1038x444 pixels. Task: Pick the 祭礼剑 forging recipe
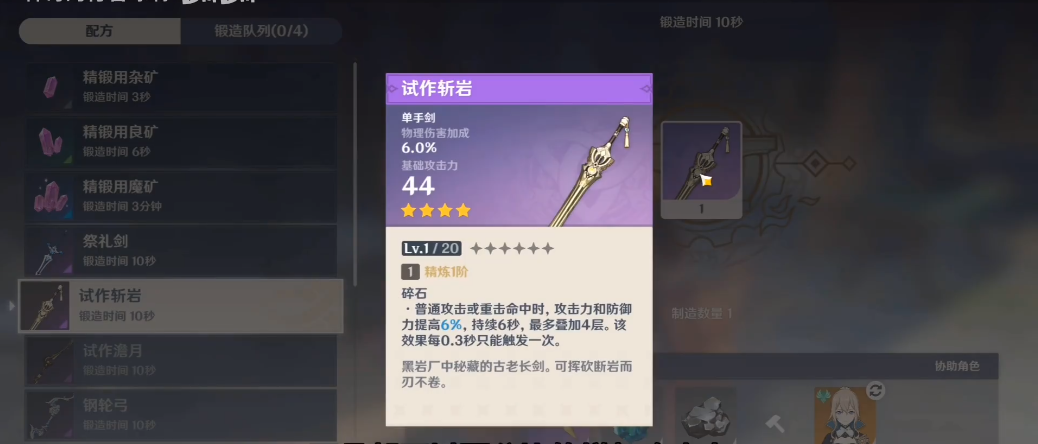point(181,251)
